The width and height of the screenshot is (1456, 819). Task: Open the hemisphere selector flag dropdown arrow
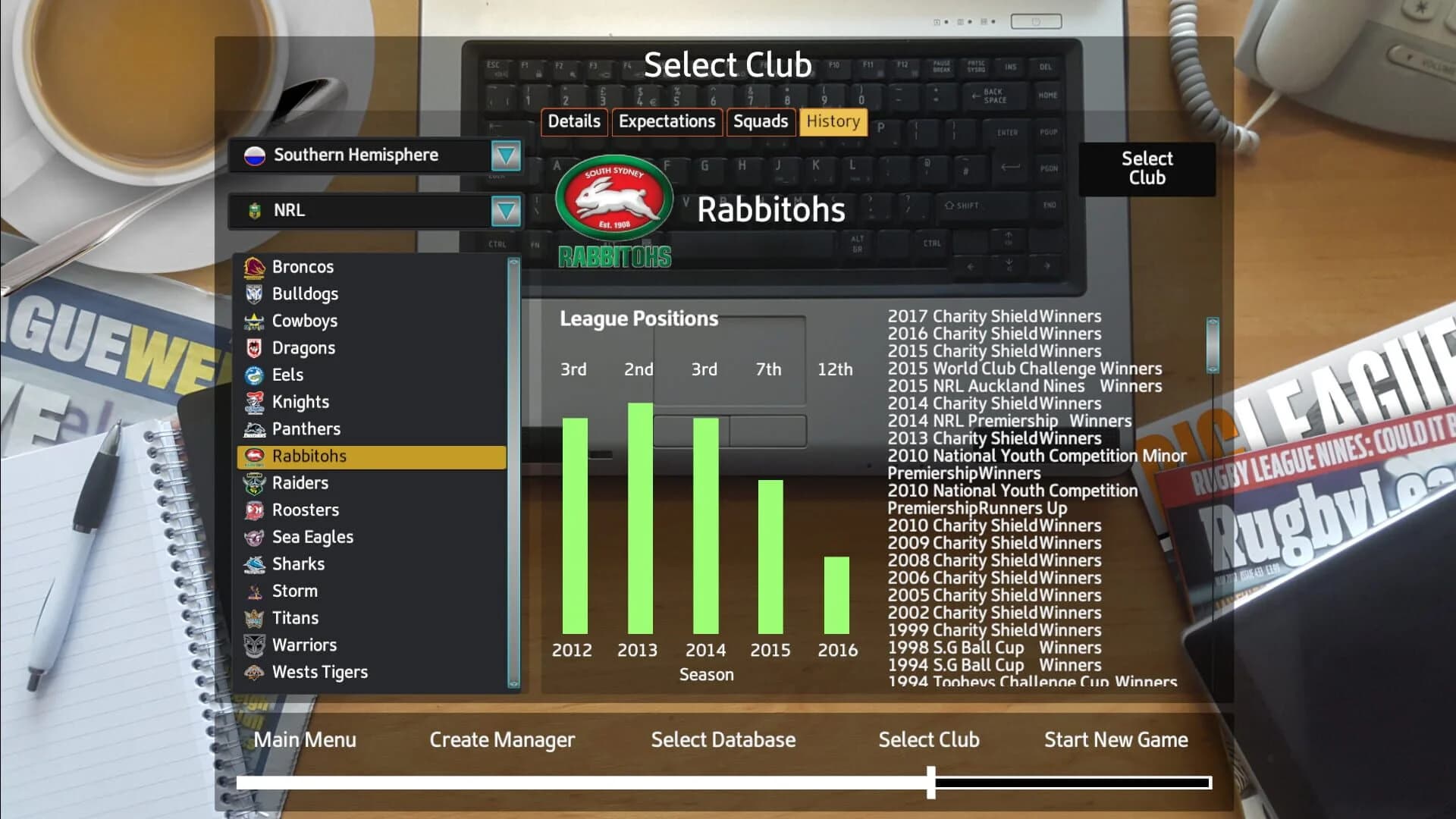[x=507, y=156]
